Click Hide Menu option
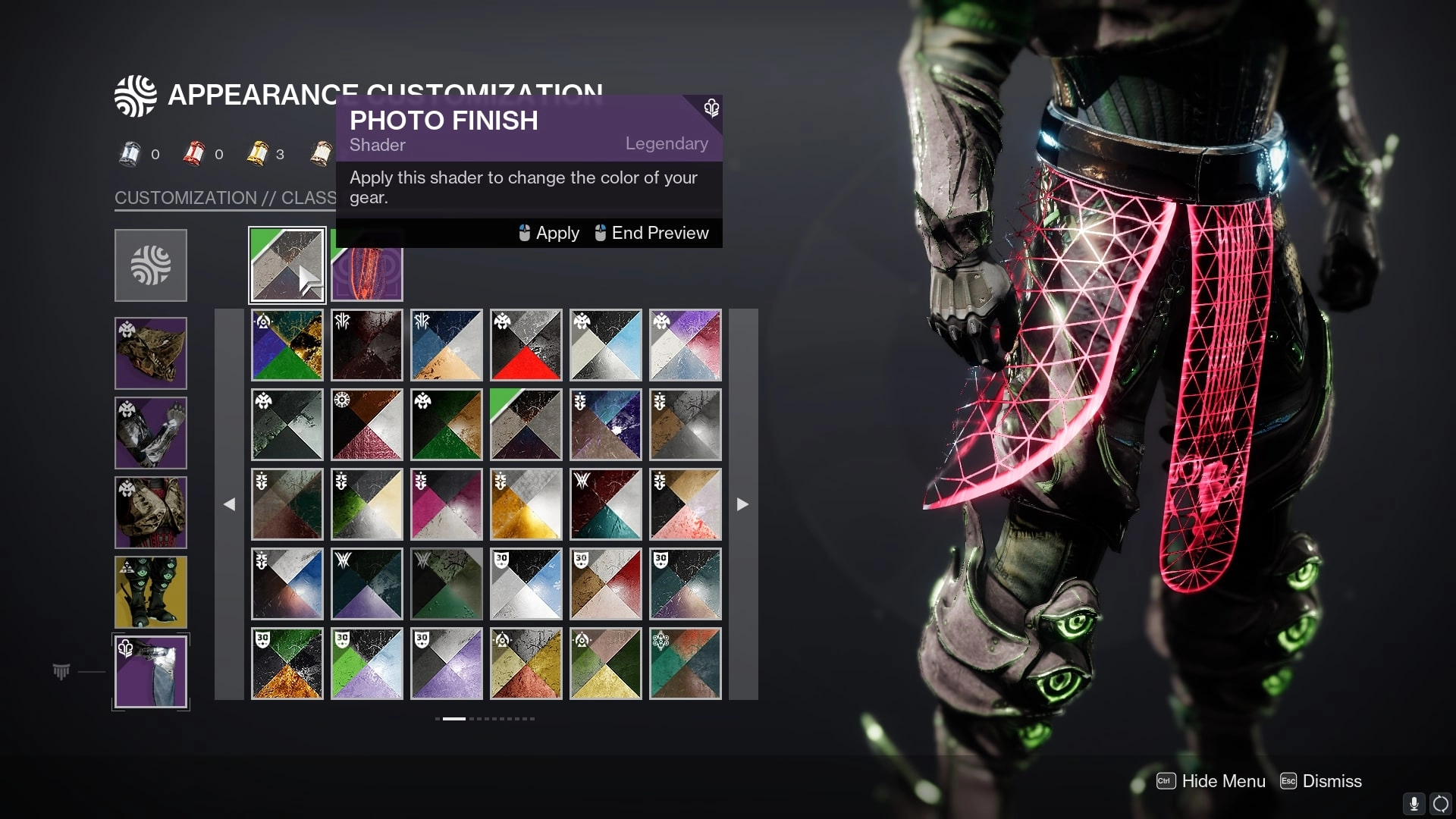This screenshot has height=819, width=1456. (x=1211, y=781)
